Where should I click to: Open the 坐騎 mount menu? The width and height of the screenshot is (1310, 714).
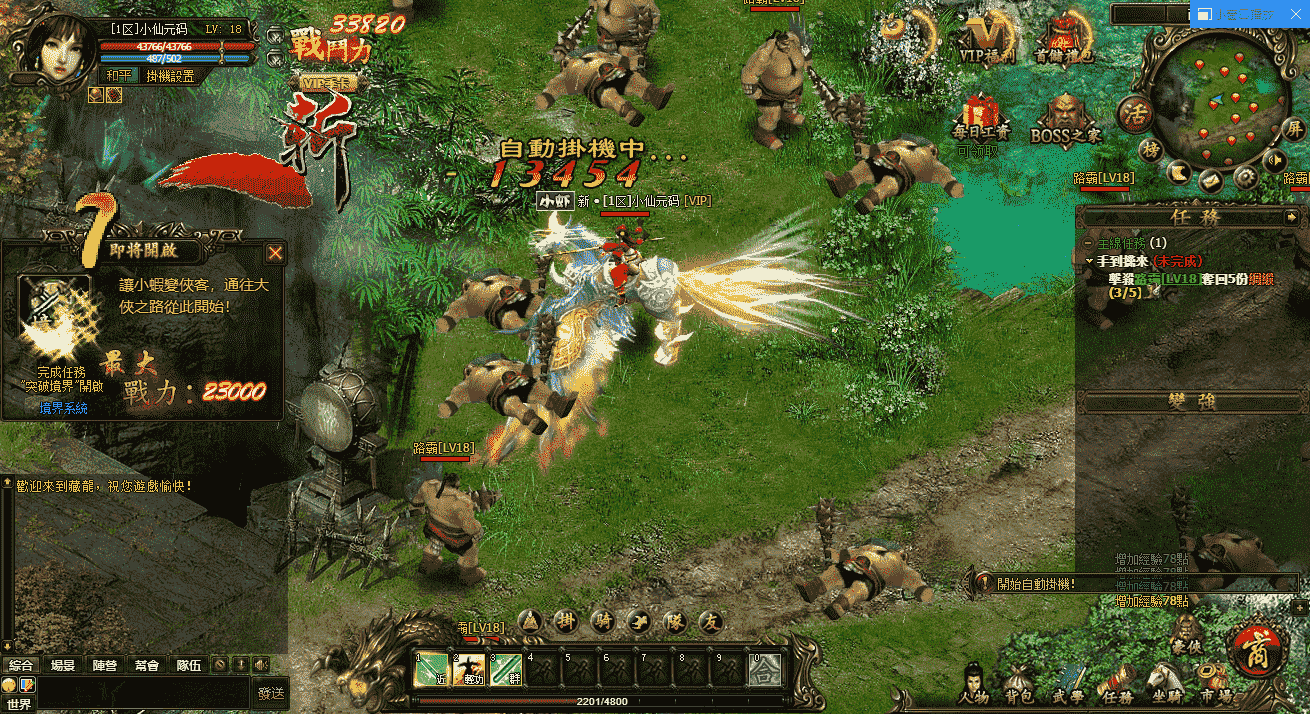tap(1161, 684)
